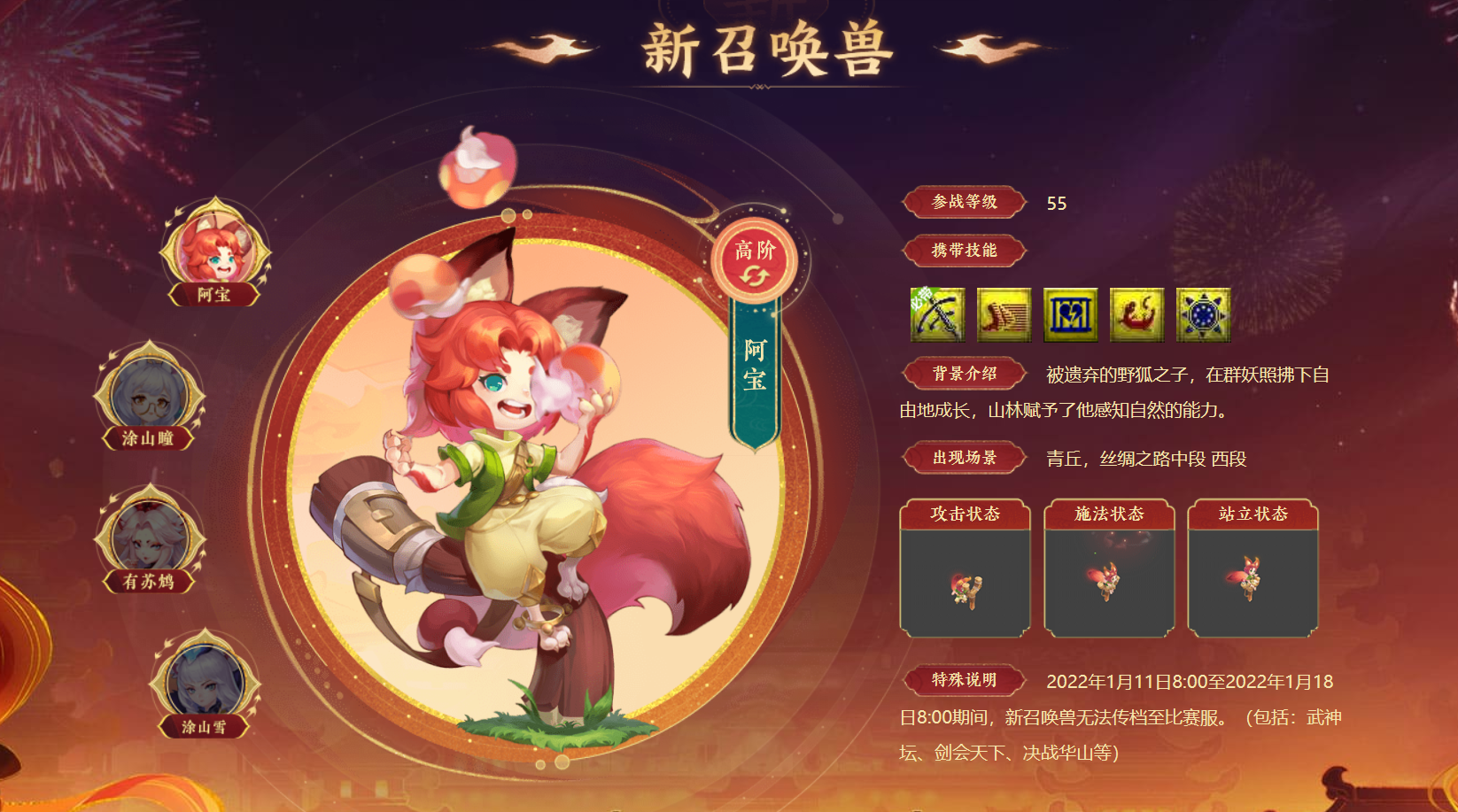Open the 背景介绍 section banner

pyautogui.click(x=964, y=373)
